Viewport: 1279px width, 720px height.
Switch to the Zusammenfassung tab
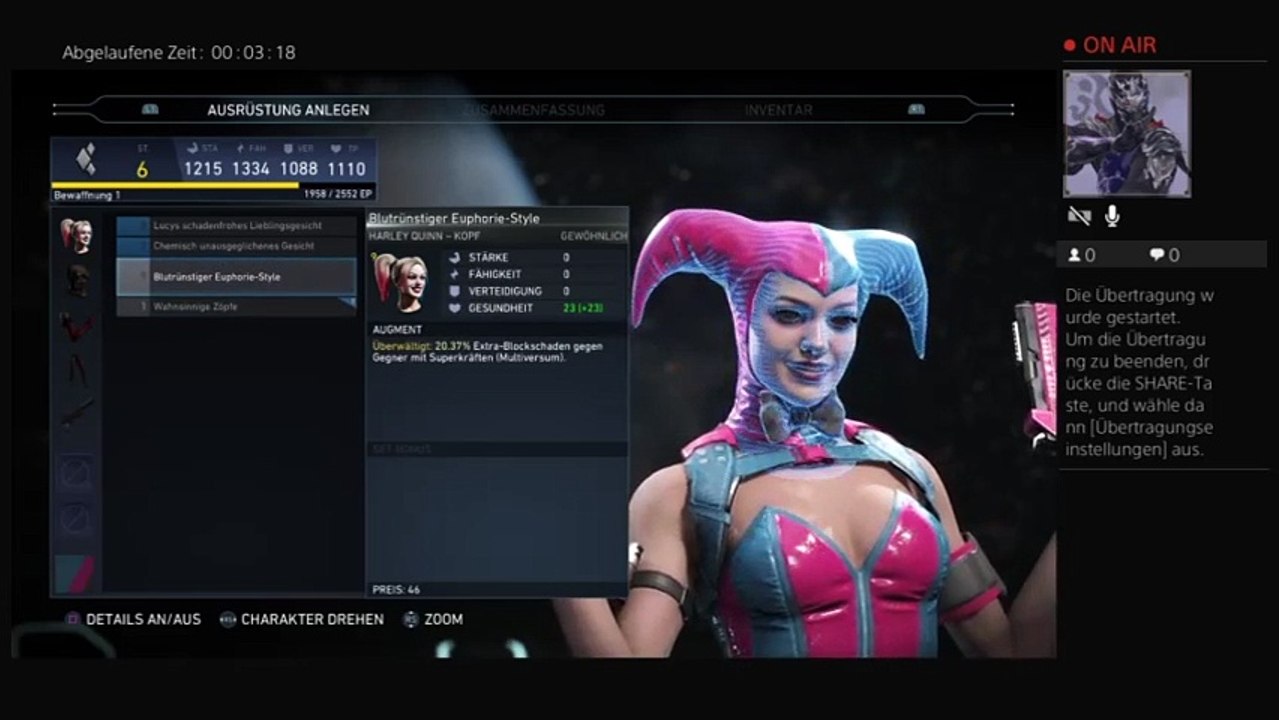tap(533, 110)
